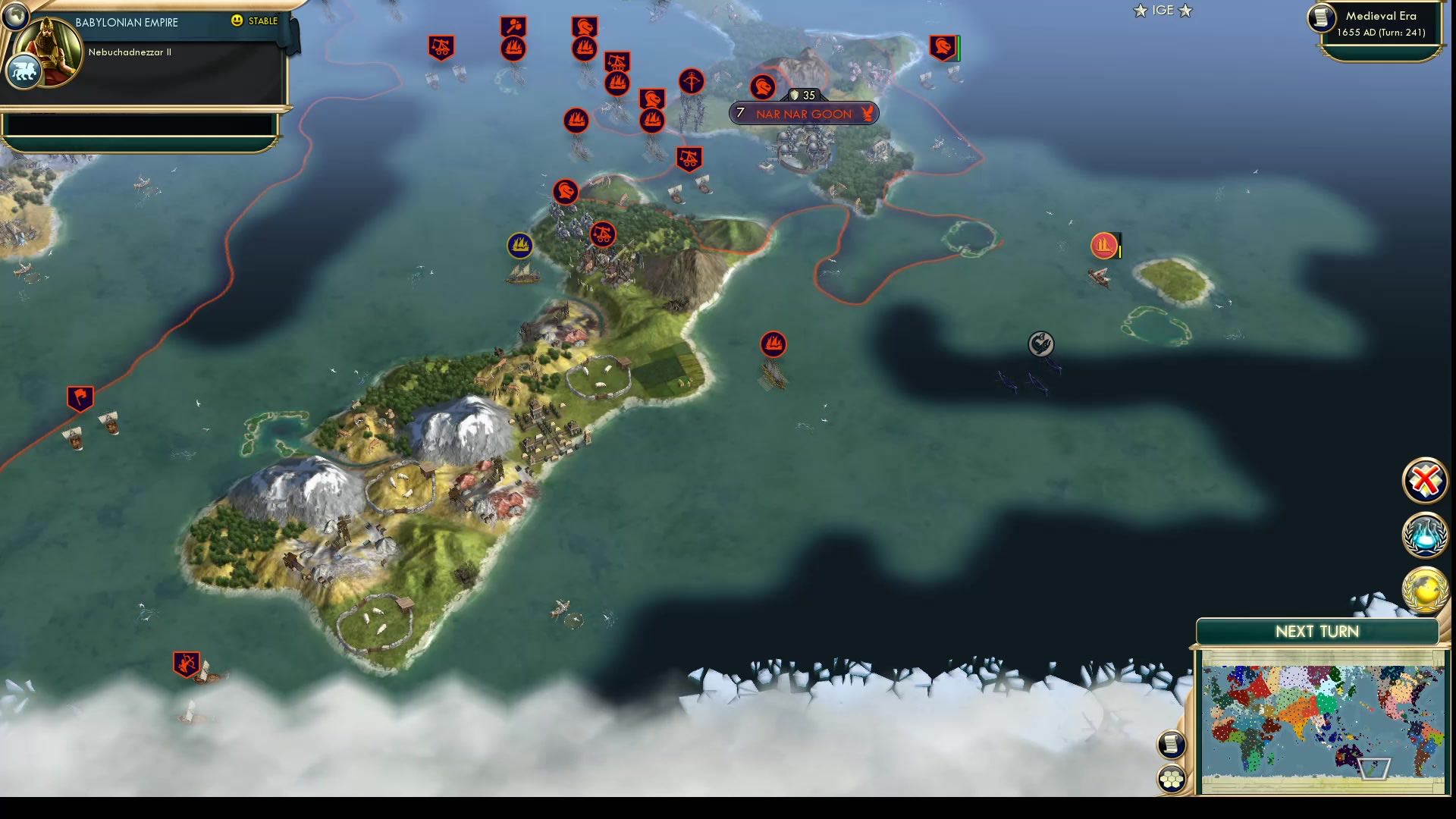Click the Great Admiral icon near the whales
Viewport: 1456px width, 819px height.
pos(1040,344)
